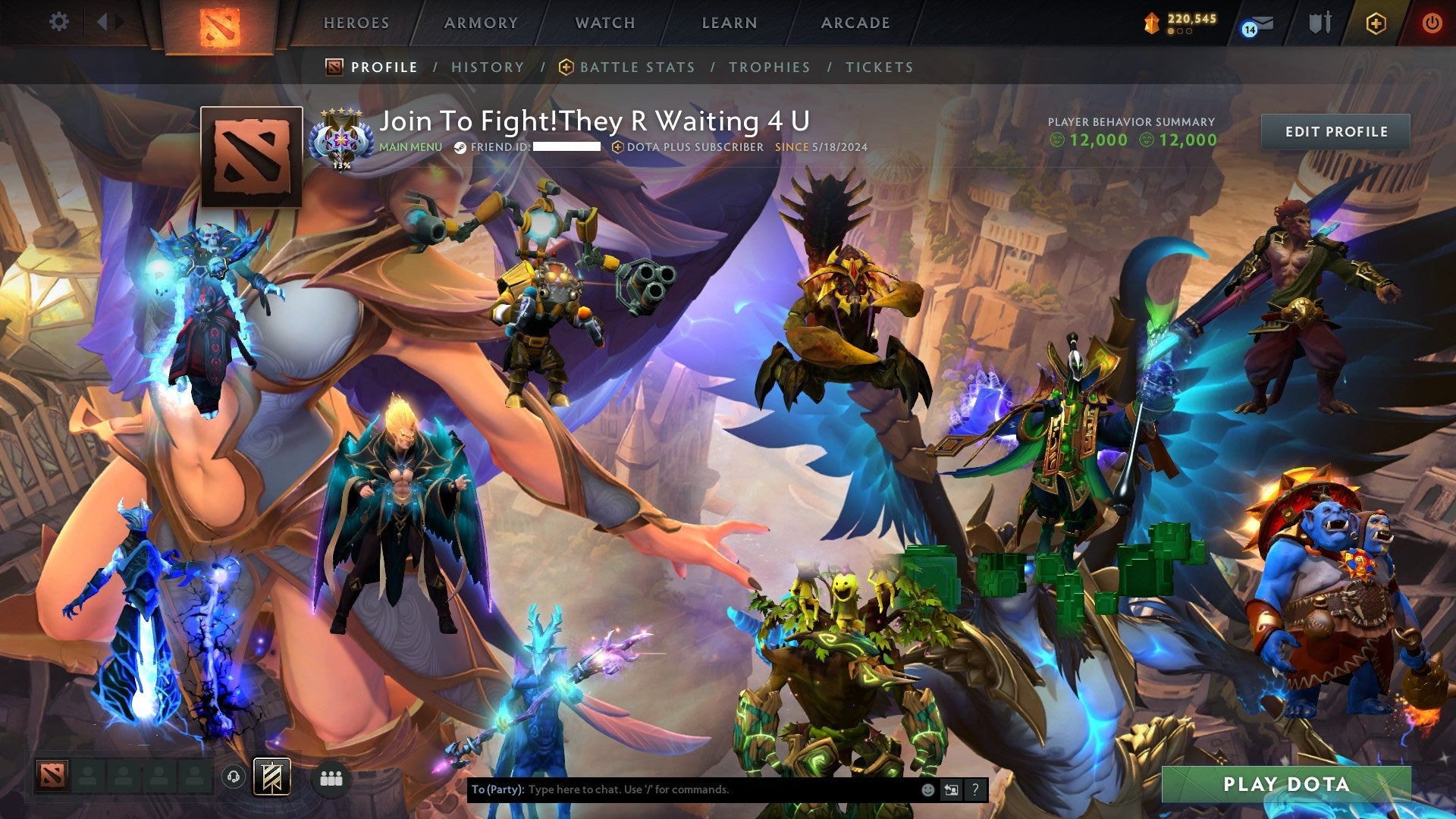Image resolution: width=1456 pixels, height=819 pixels.
Task: Open notifications via the envelope icon
Action: 1263,24
